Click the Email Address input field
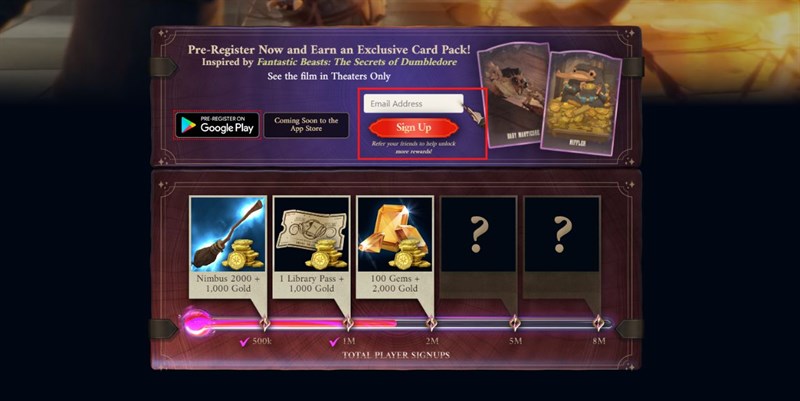This screenshot has height=401, width=800. click(412, 104)
